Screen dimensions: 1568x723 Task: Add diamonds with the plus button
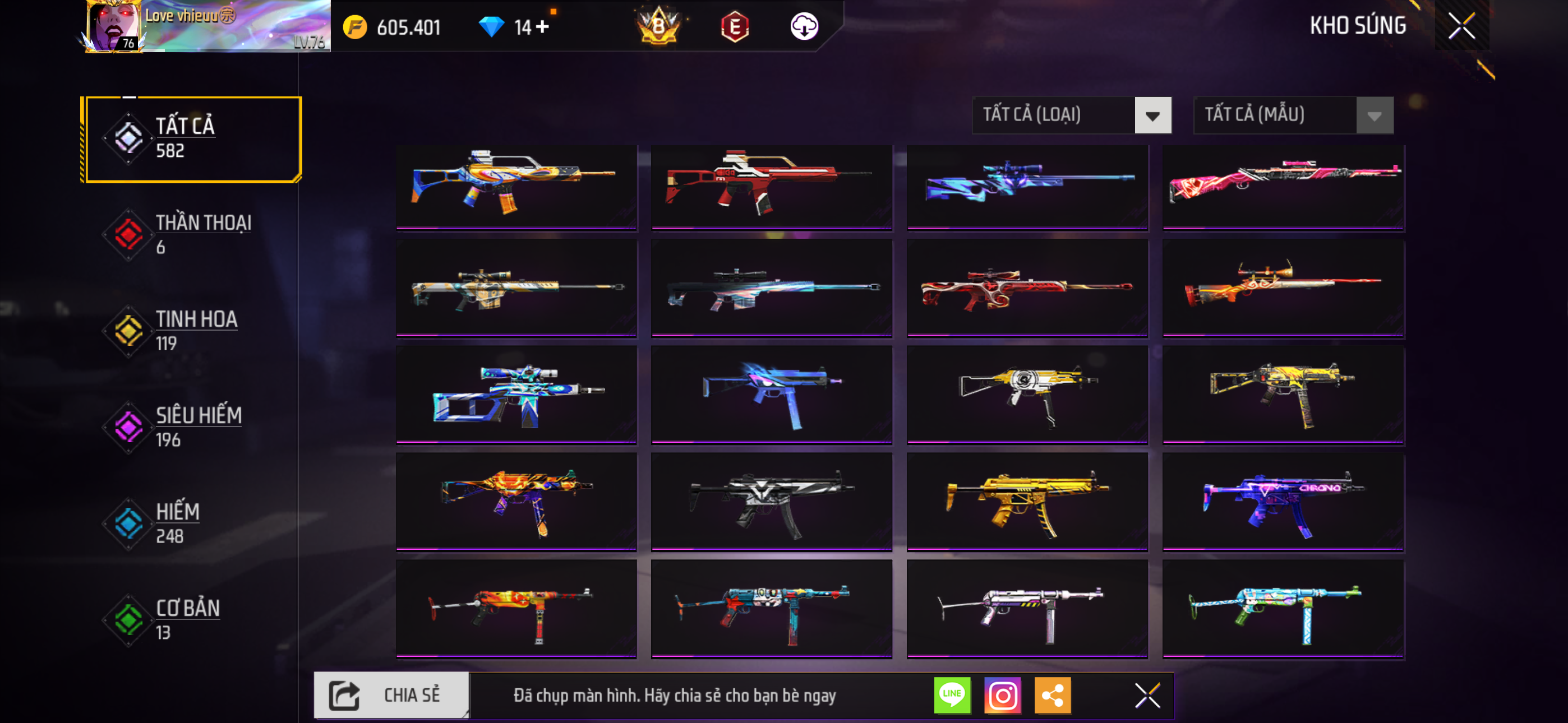click(542, 27)
